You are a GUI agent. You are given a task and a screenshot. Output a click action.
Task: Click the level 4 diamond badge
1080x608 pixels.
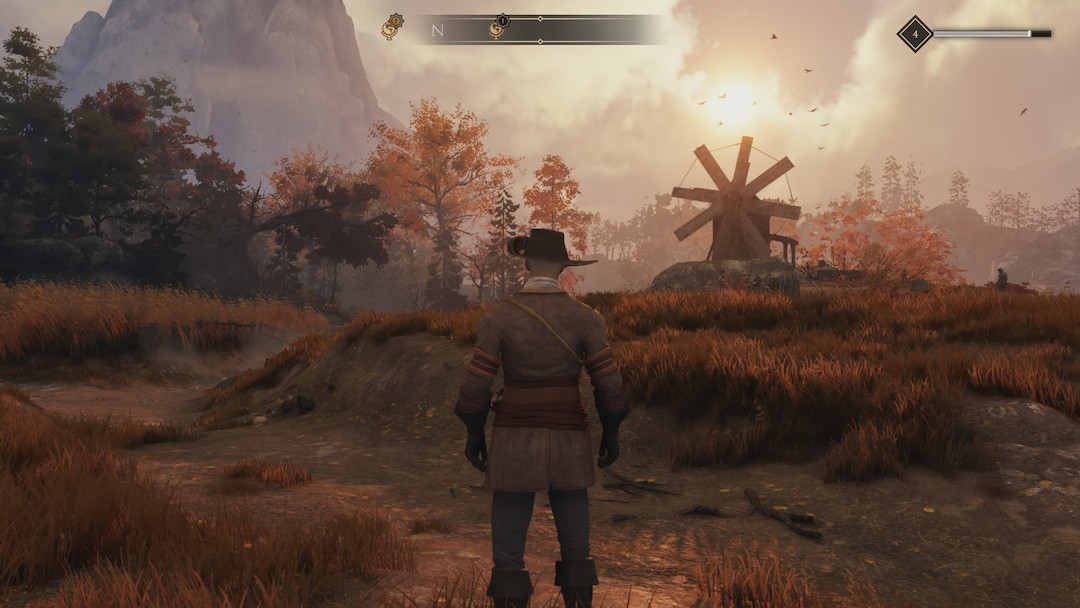pyautogui.click(x=914, y=34)
